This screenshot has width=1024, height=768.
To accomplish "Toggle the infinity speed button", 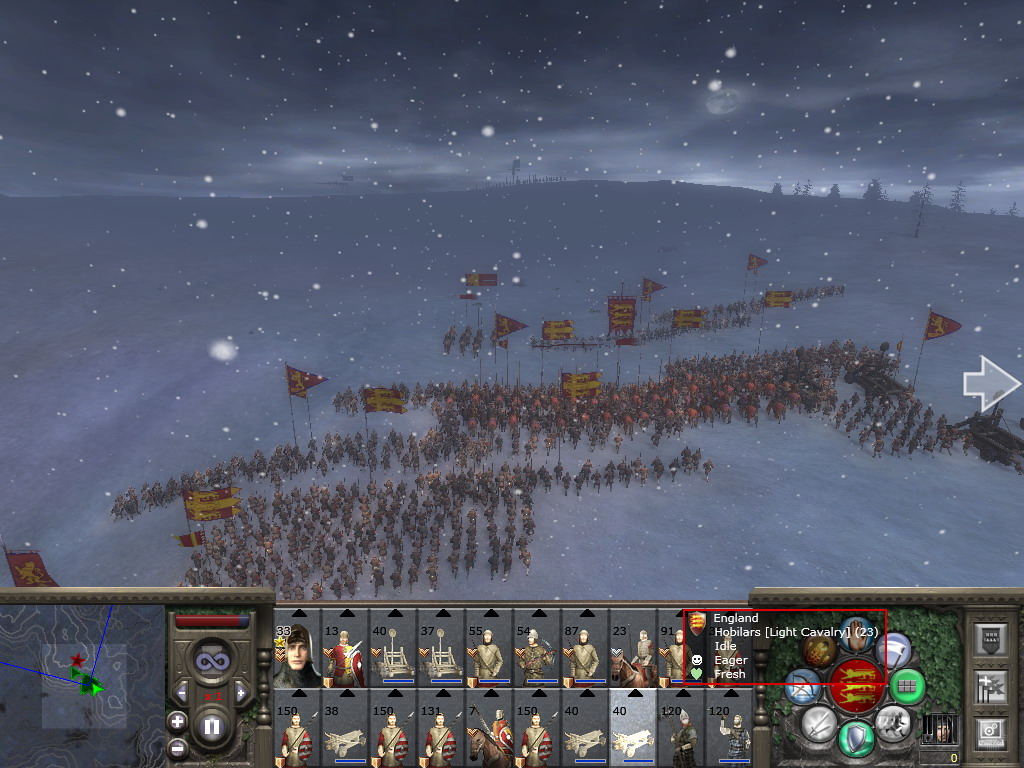I will [x=211, y=660].
